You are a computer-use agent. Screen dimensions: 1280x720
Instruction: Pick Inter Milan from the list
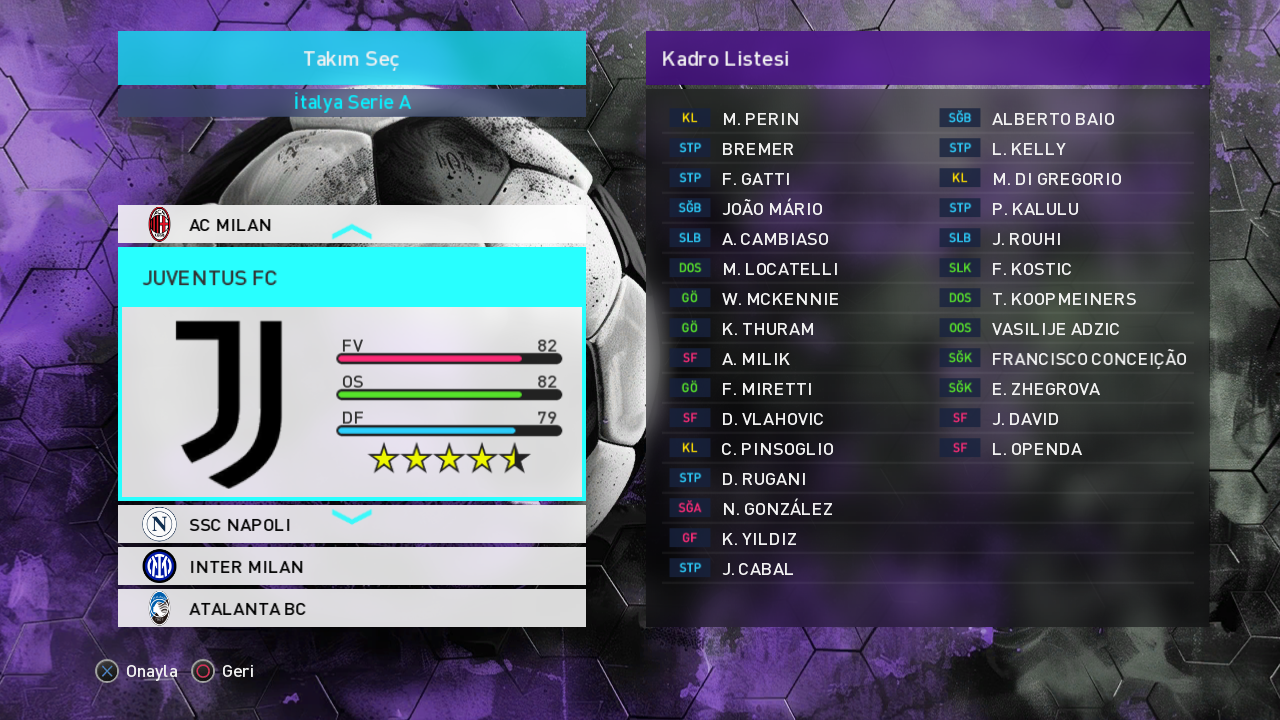click(x=350, y=567)
